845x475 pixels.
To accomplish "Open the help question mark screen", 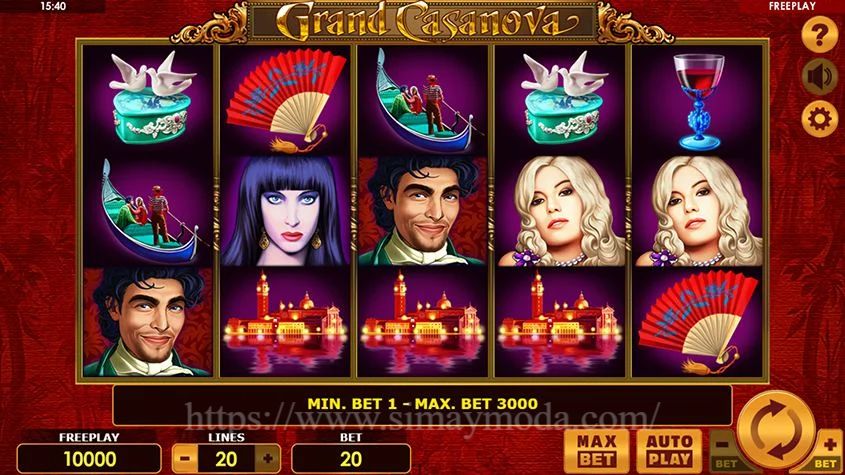I will point(820,37).
